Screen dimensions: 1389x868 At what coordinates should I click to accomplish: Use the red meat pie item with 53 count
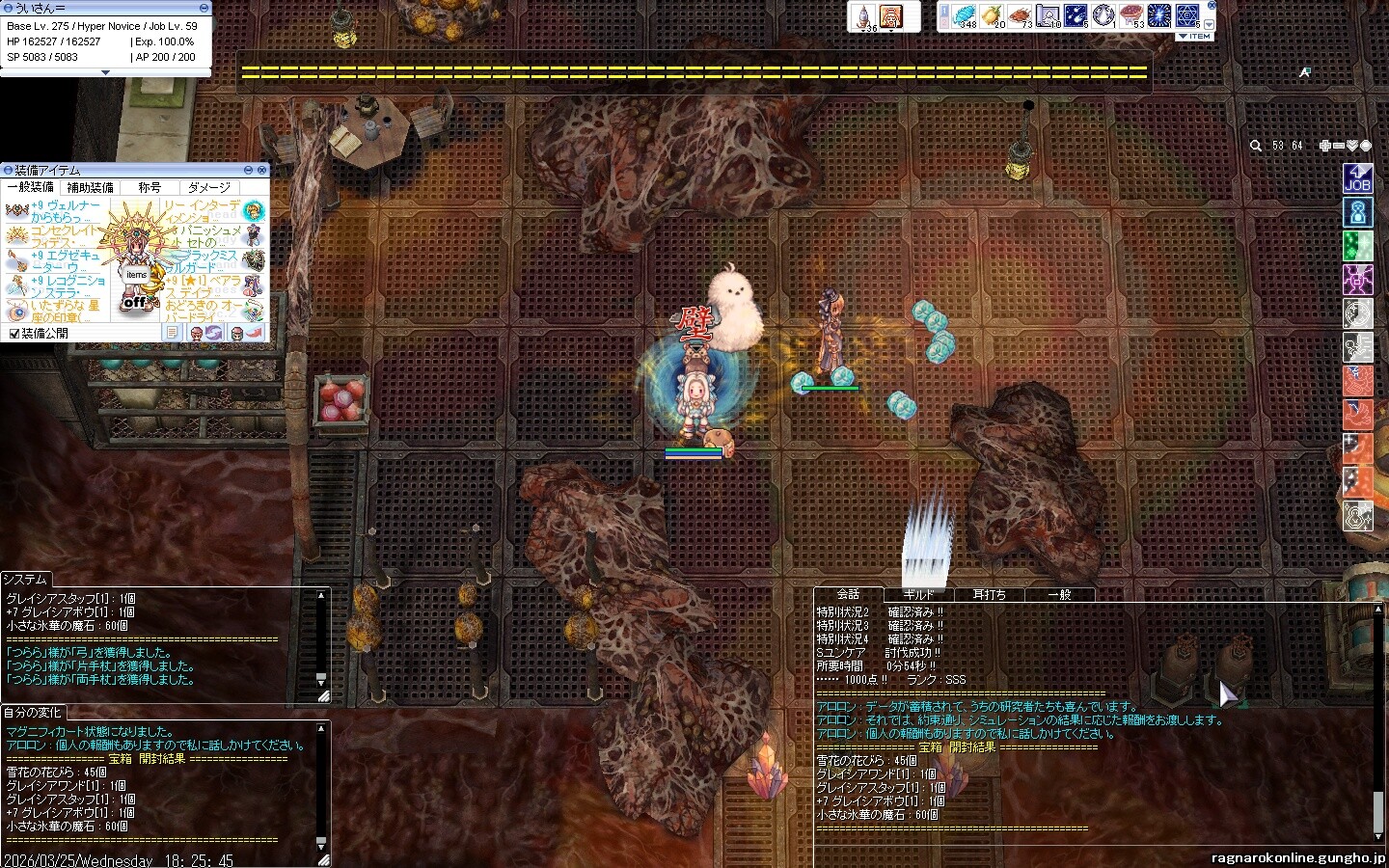coord(1130,16)
